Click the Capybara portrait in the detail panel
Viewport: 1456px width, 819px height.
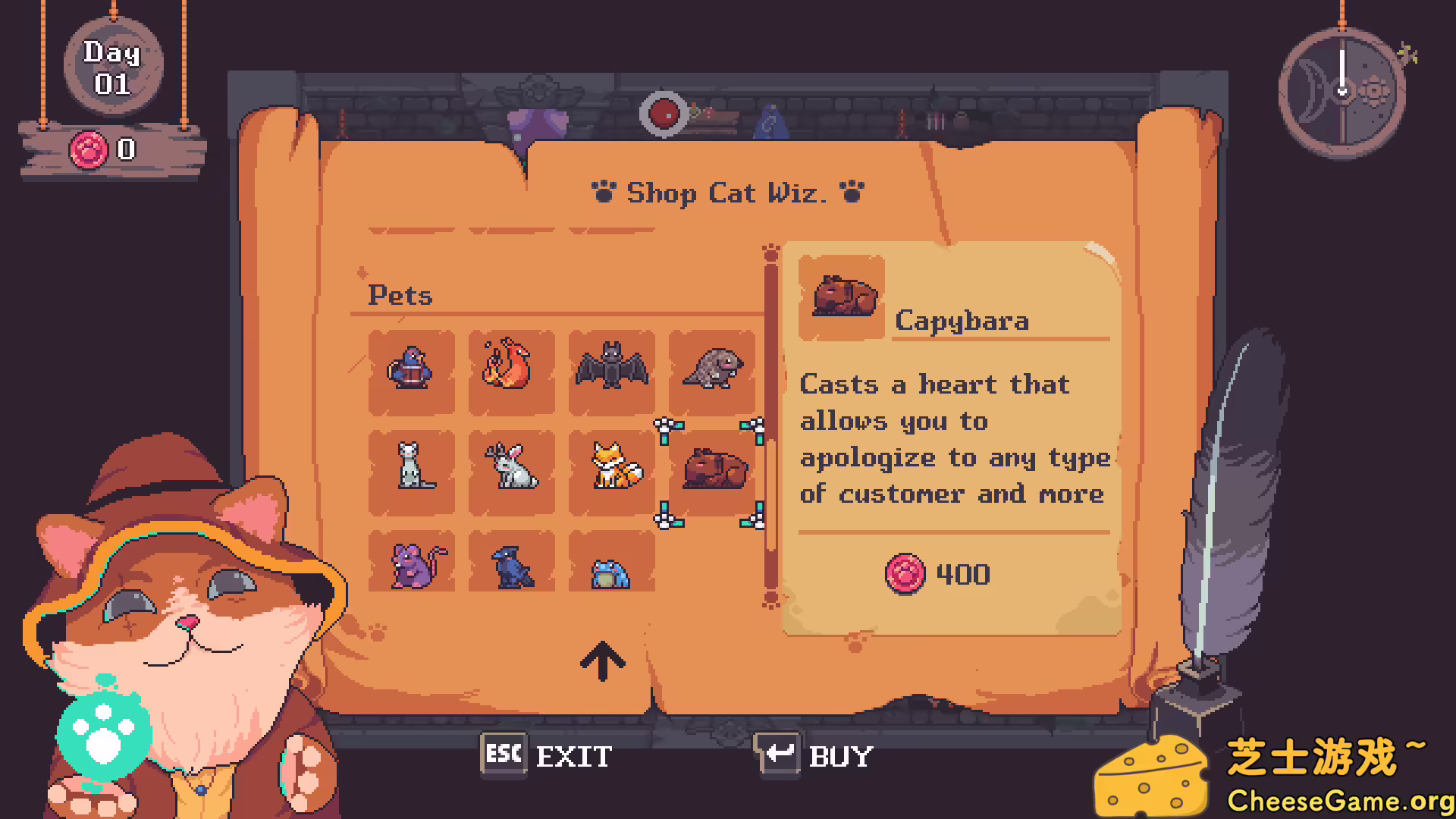pyautogui.click(x=842, y=297)
